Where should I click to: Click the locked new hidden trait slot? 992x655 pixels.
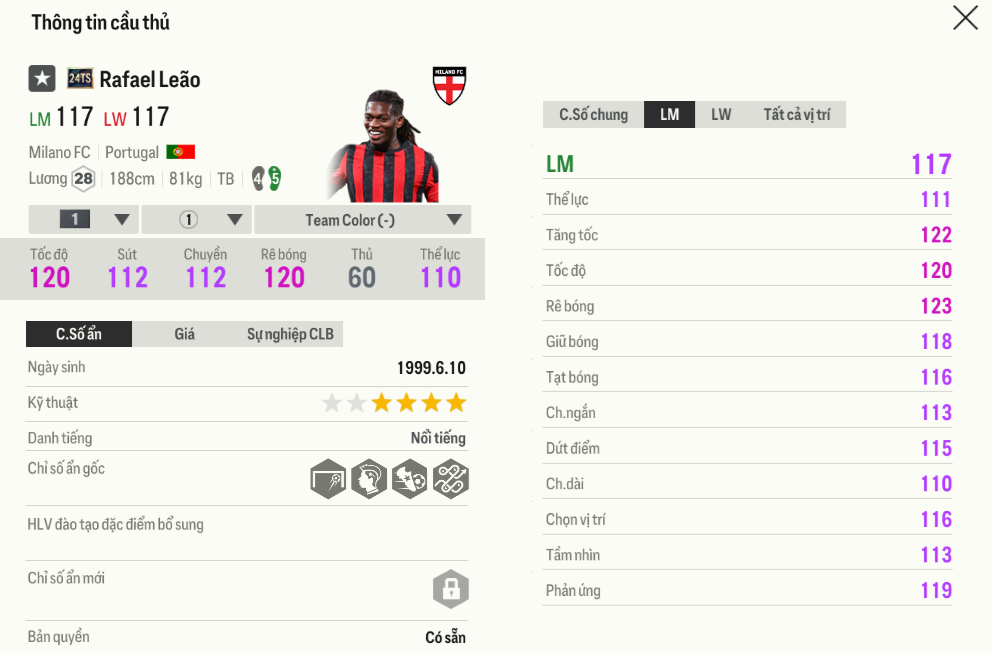coord(451,589)
